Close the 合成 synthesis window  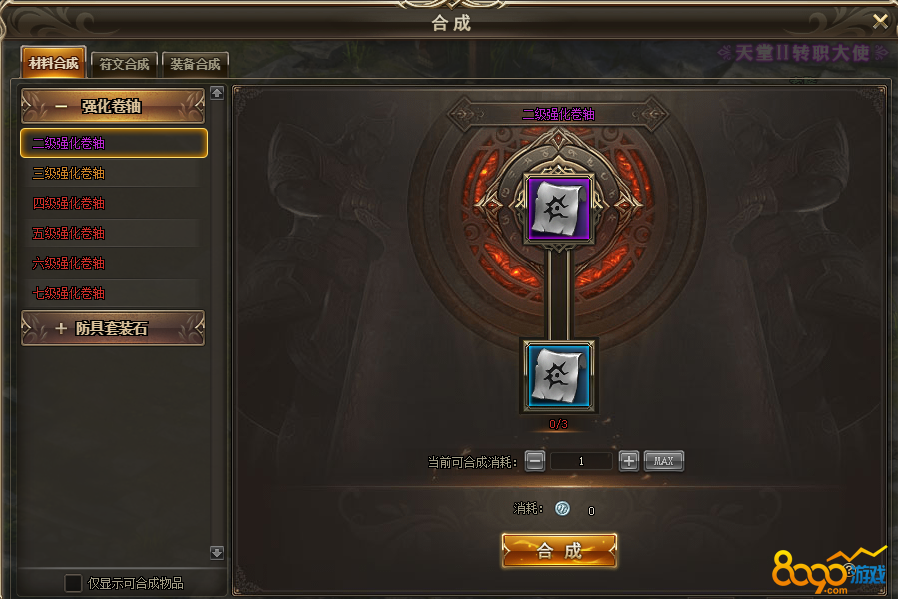pyautogui.click(x=880, y=21)
